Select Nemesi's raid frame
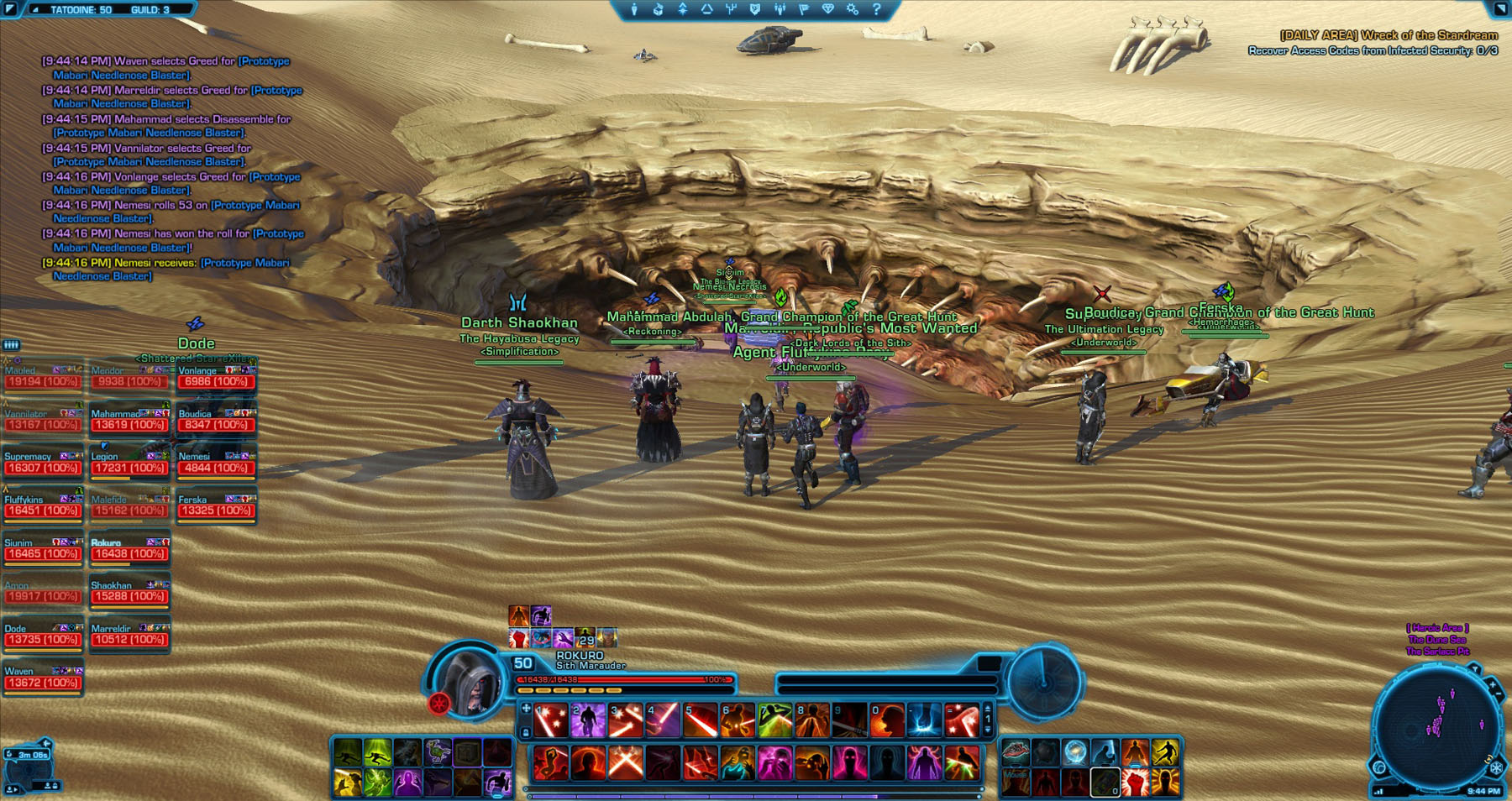1512x801 pixels. pyautogui.click(x=216, y=463)
